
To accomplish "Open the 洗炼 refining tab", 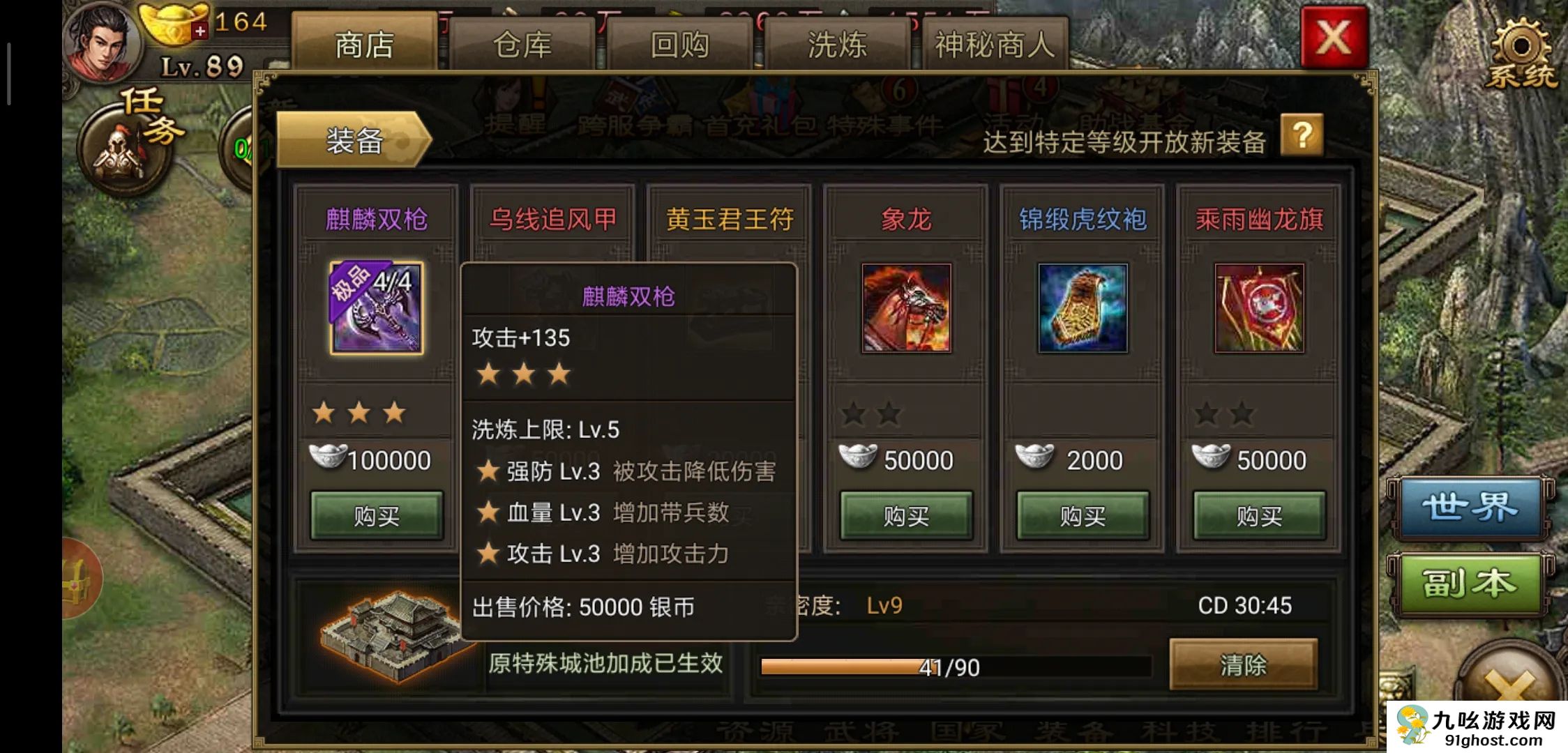I will (x=837, y=45).
